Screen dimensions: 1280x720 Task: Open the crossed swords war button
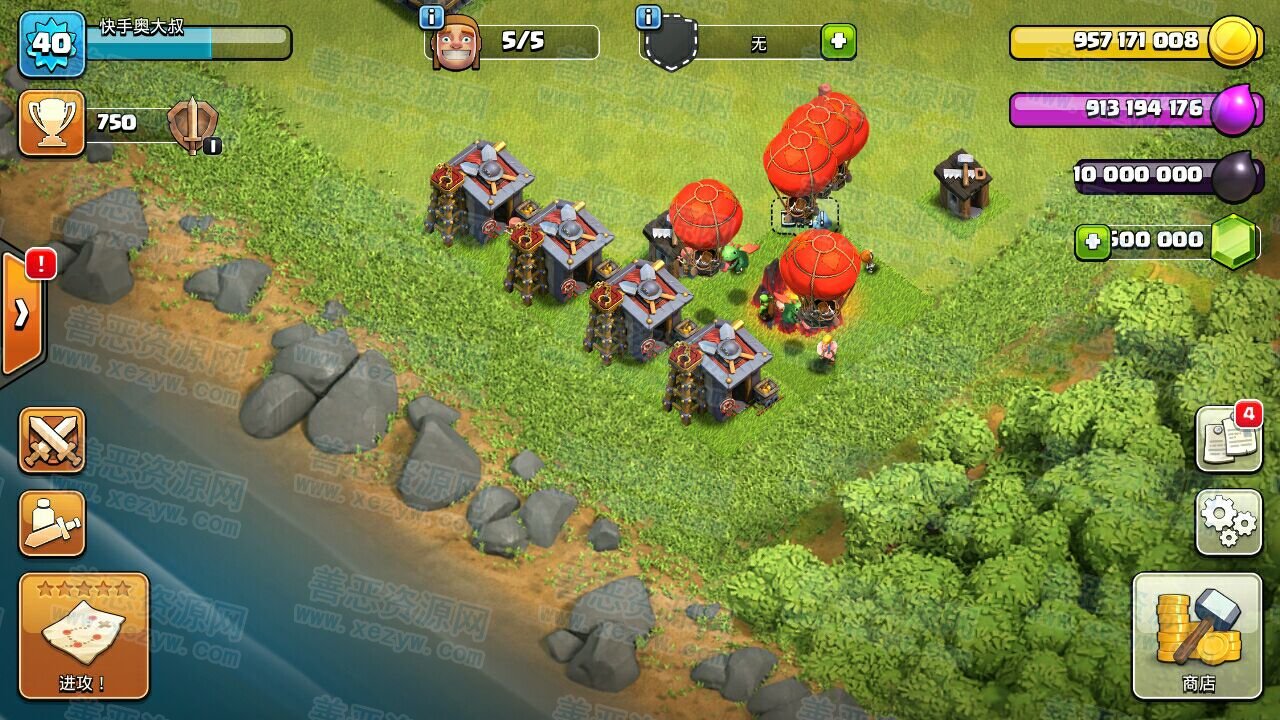[x=52, y=440]
